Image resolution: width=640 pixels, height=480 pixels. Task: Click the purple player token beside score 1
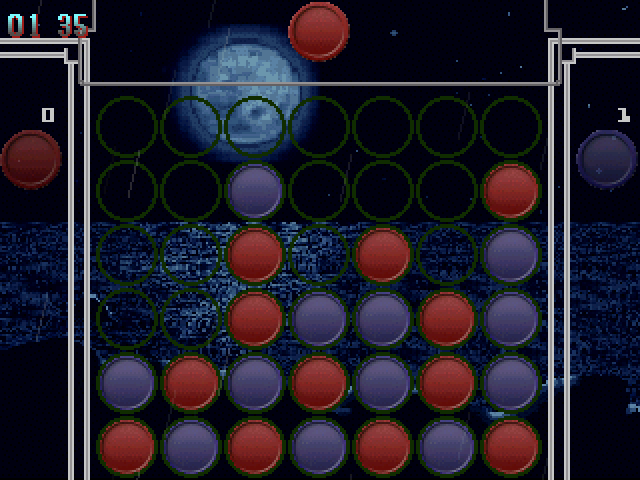(x=607, y=159)
